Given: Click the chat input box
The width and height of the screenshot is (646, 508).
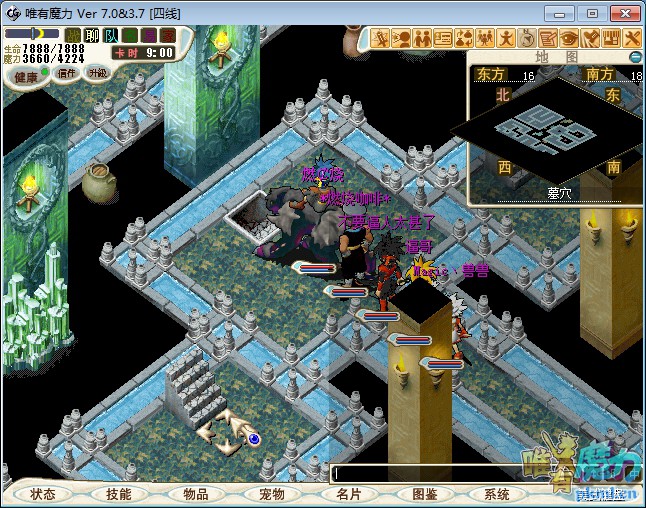Looking at the screenshot, I should (430, 473).
